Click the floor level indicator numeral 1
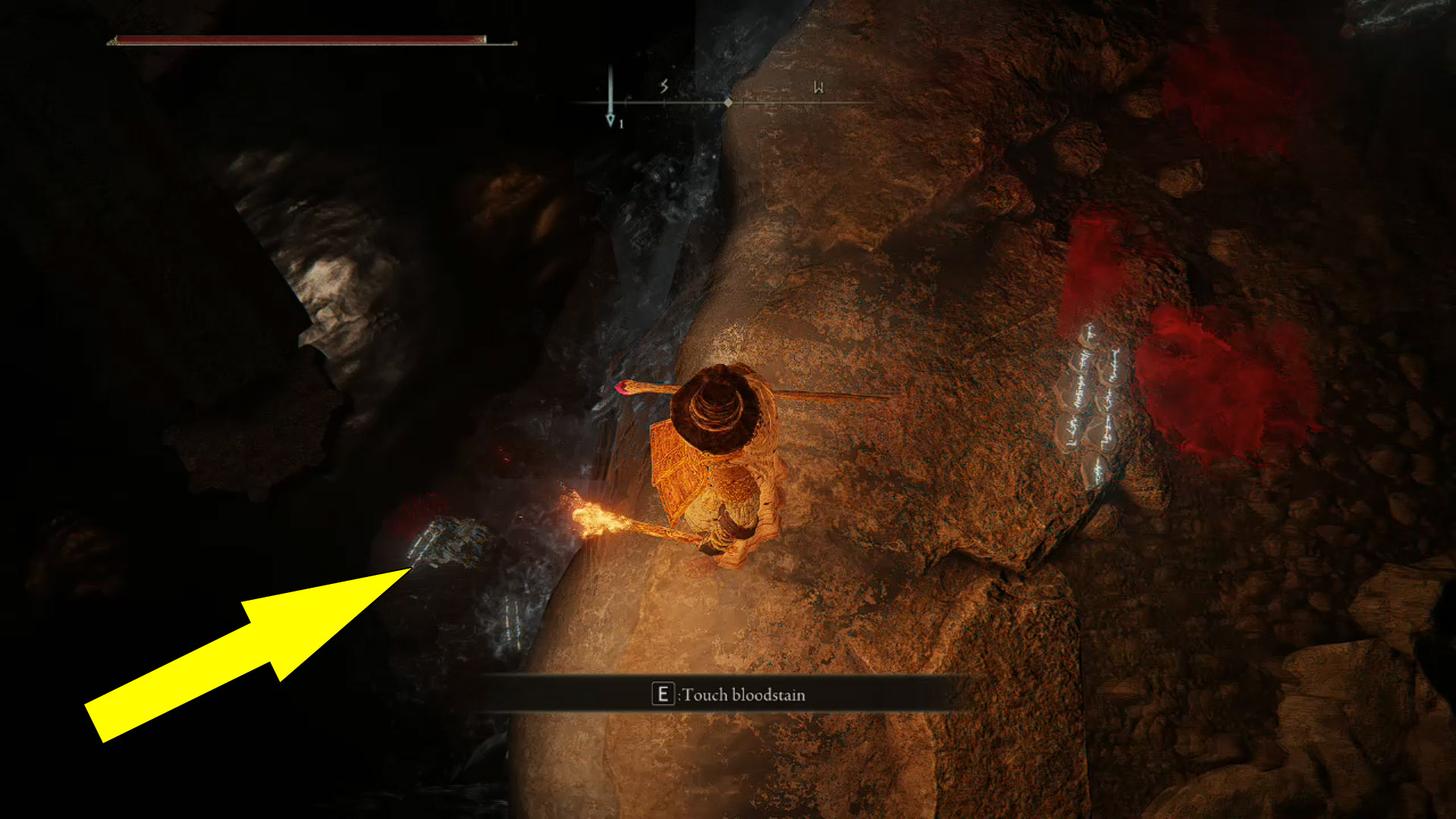Image resolution: width=1456 pixels, height=819 pixels. [x=620, y=124]
